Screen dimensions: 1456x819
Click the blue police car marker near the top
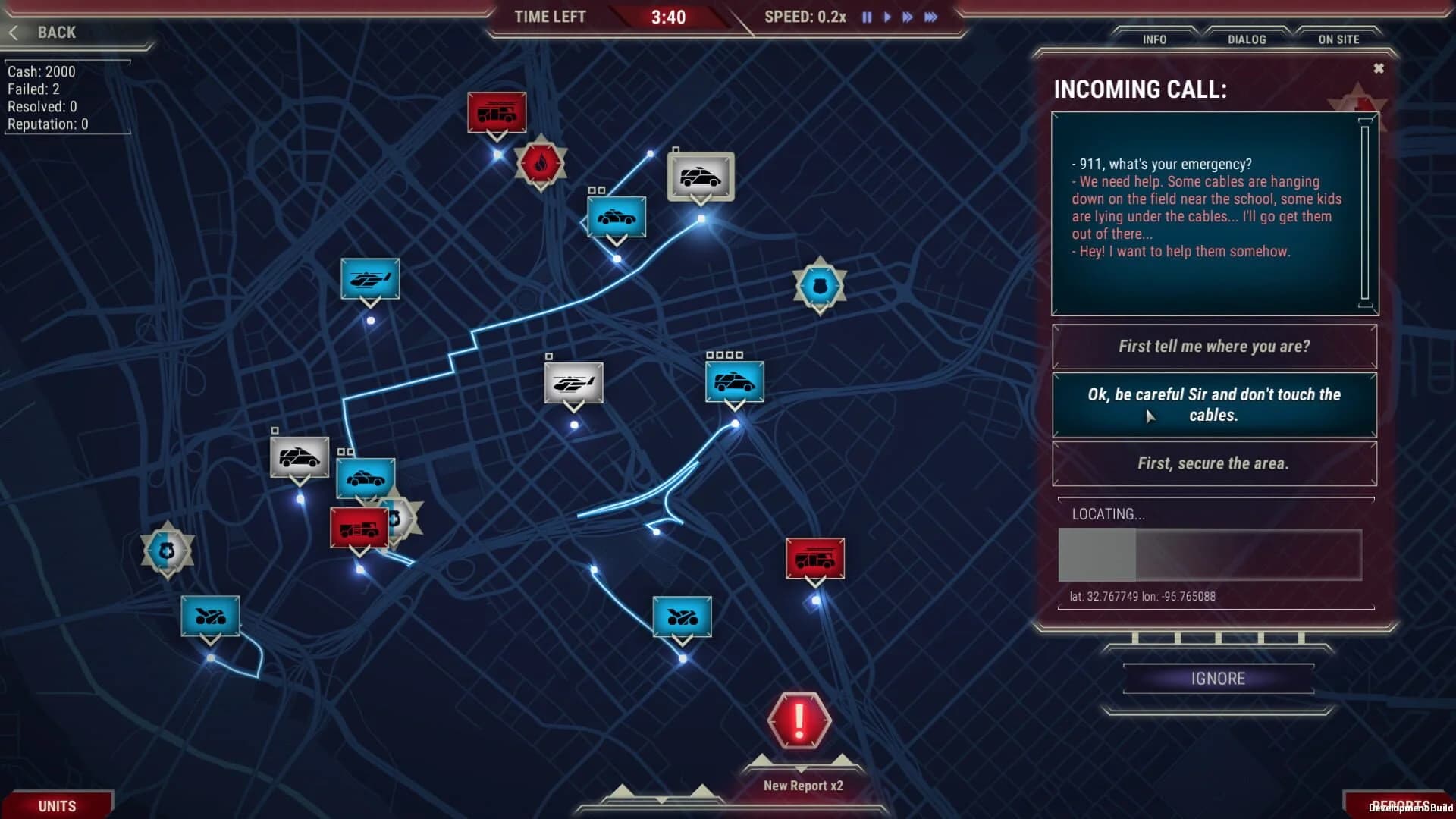pyautogui.click(x=616, y=217)
